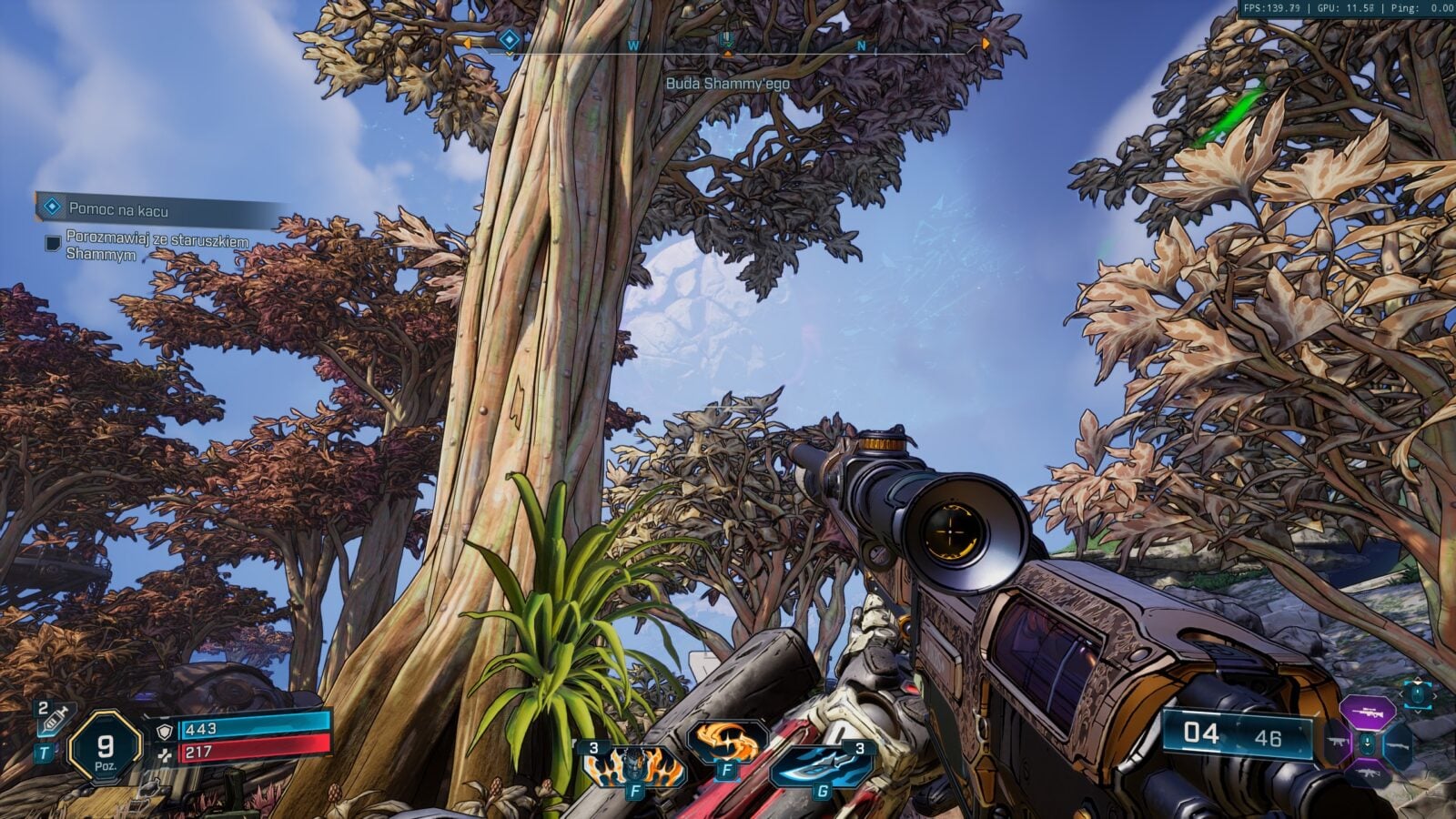Switch to the left SMG weapon slot
Image resolution: width=1456 pixels, height=819 pixels.
pyautogui.click(x=1336, y=743)
